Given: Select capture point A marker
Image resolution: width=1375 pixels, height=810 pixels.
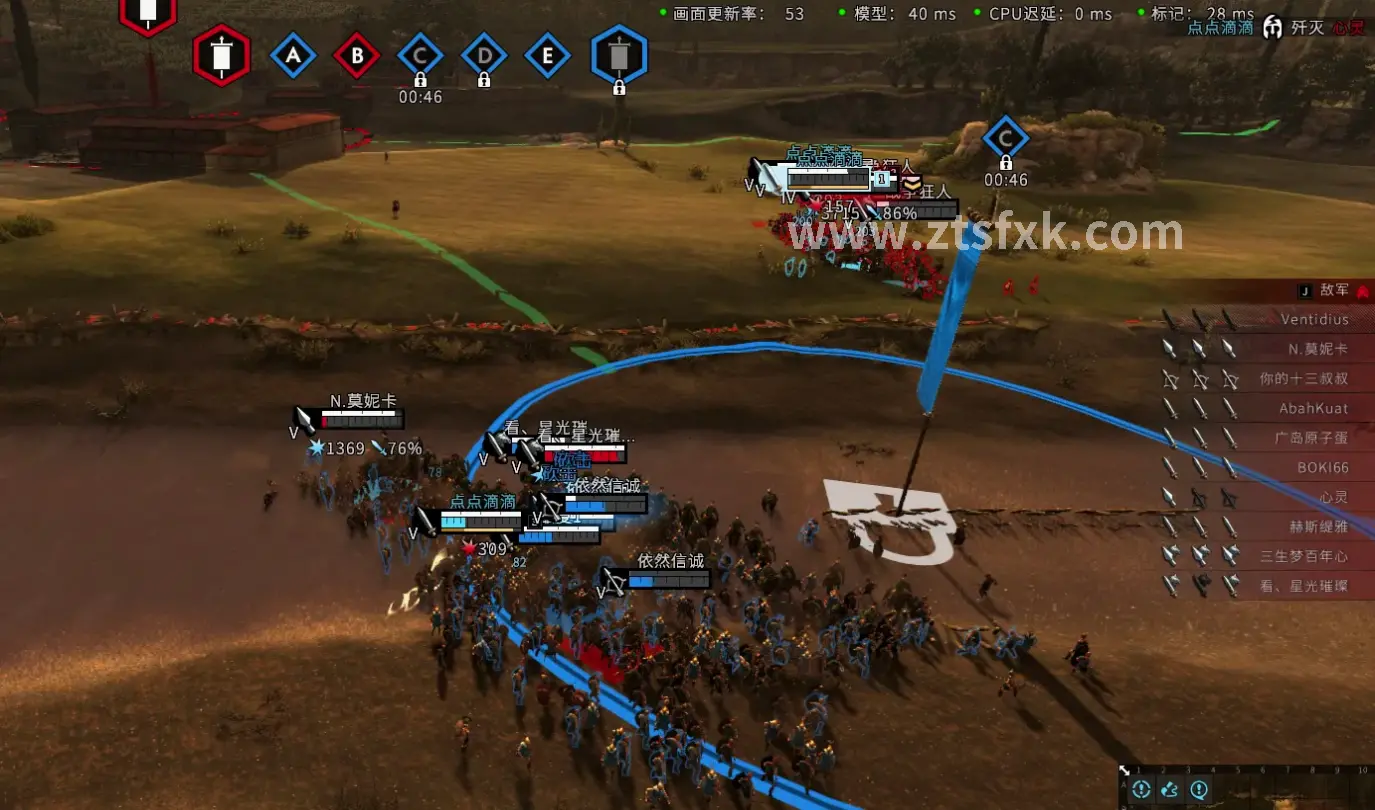Looking at the screenshot, I should [293, 57].
